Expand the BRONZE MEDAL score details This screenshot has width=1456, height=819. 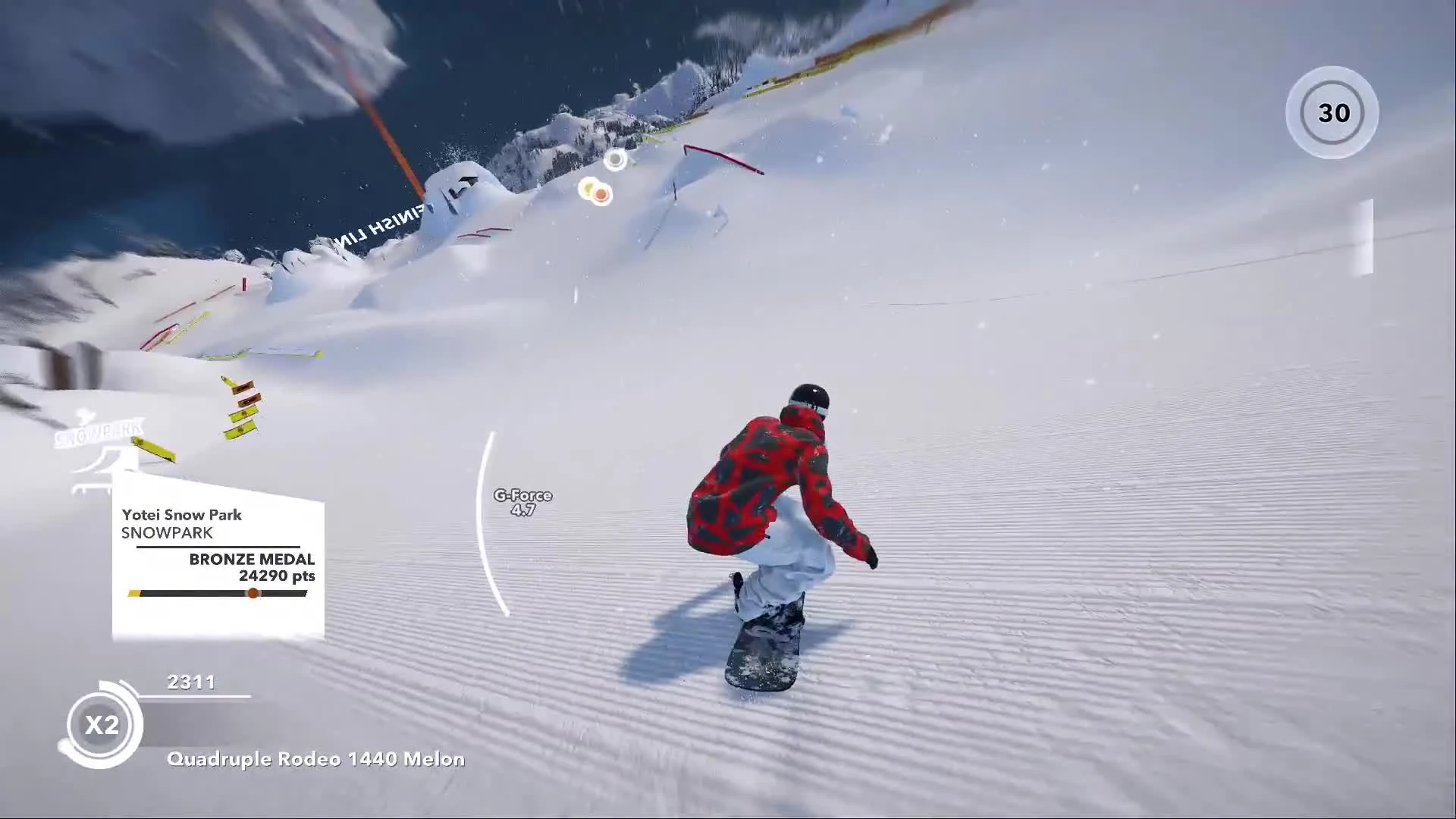point(252,560)
